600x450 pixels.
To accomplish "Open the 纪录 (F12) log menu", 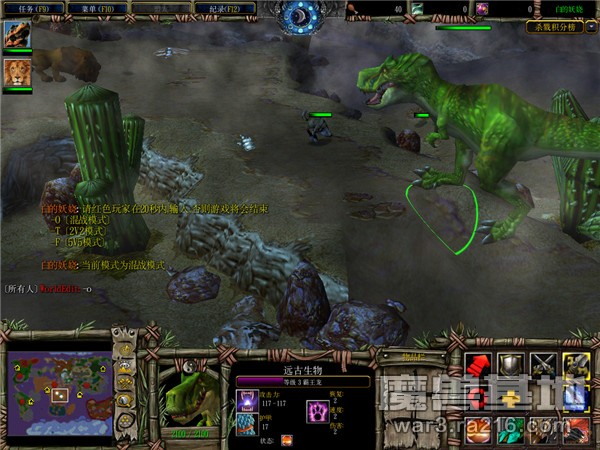I will pos(227,7).
